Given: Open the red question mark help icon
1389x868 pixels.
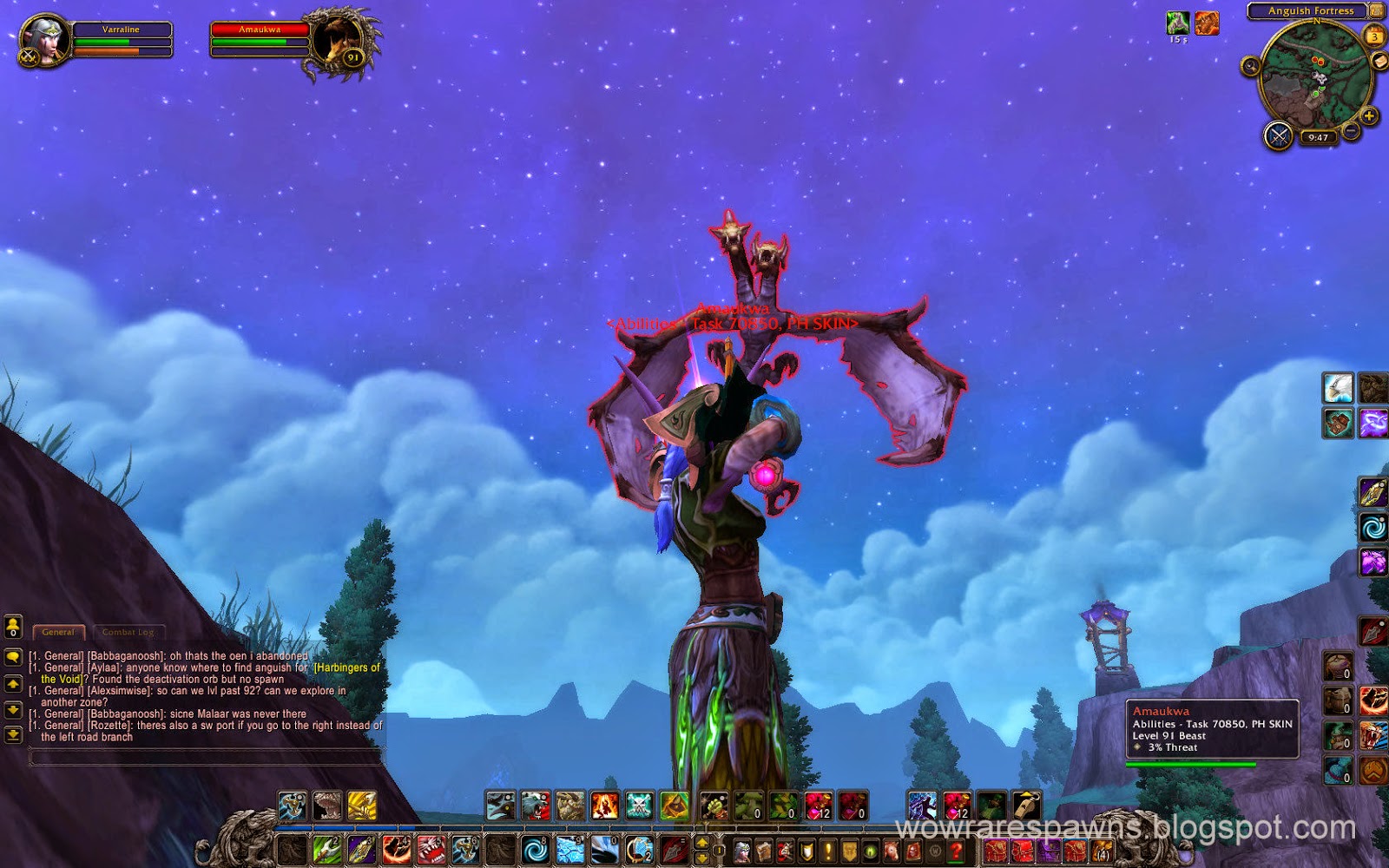Looking at the screenshot, I should 955,852.
